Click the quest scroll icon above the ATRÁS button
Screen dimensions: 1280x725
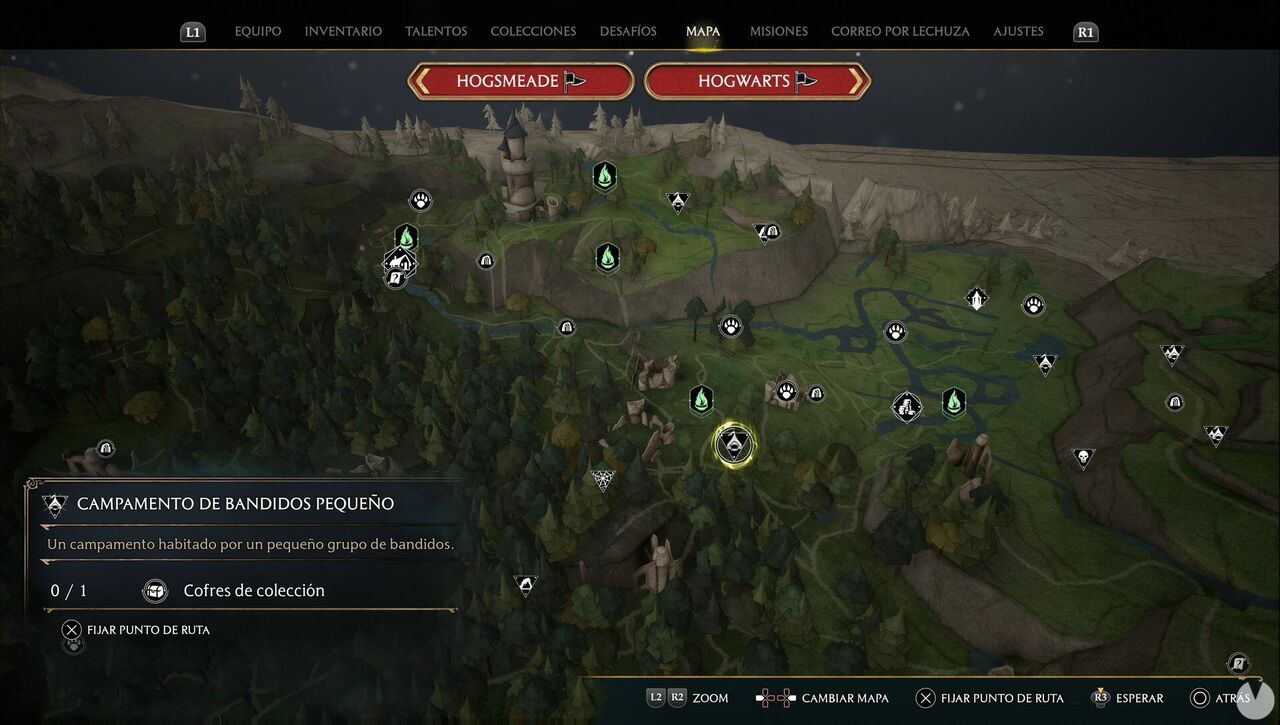pos(1237,663)
